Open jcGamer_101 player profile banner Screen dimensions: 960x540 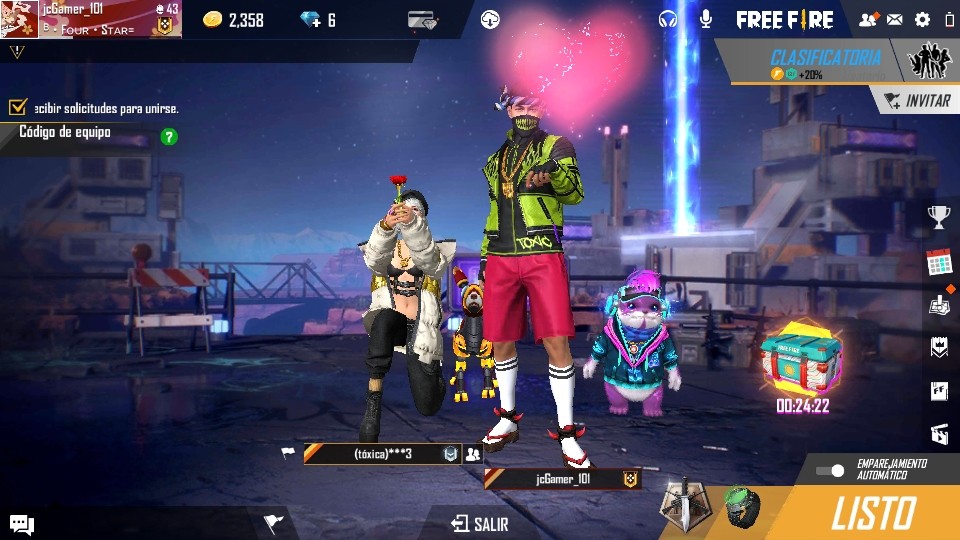tap(90, 19)
